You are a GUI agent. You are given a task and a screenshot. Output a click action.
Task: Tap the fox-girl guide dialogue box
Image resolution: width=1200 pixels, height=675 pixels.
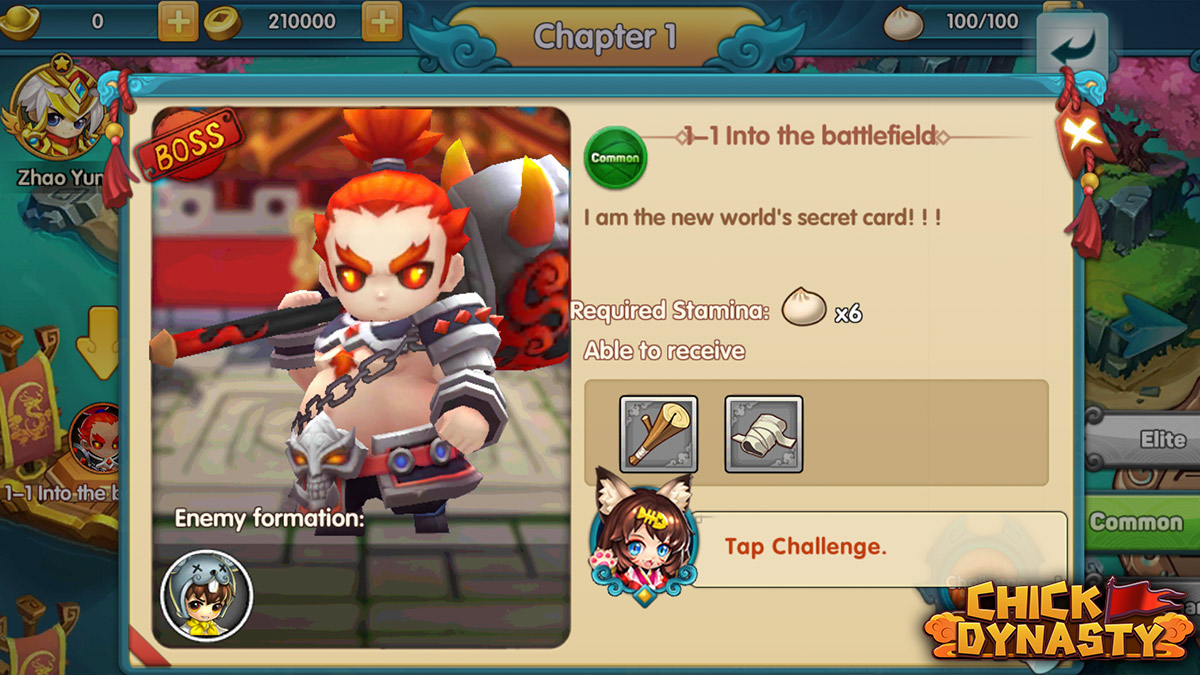pyautogui.click(x=878, y=547)
